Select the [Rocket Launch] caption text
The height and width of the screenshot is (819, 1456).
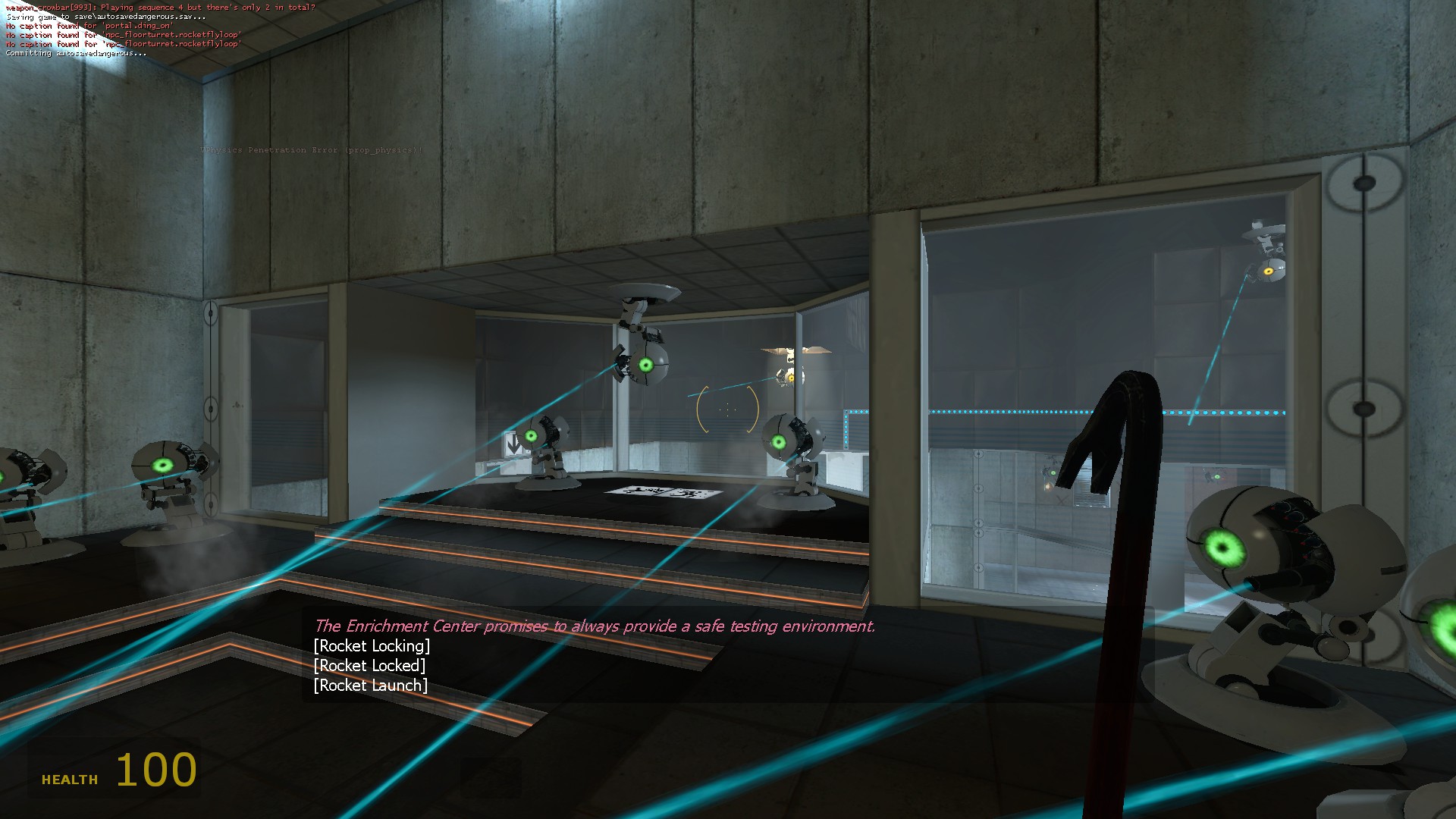(x=371, y=686)
